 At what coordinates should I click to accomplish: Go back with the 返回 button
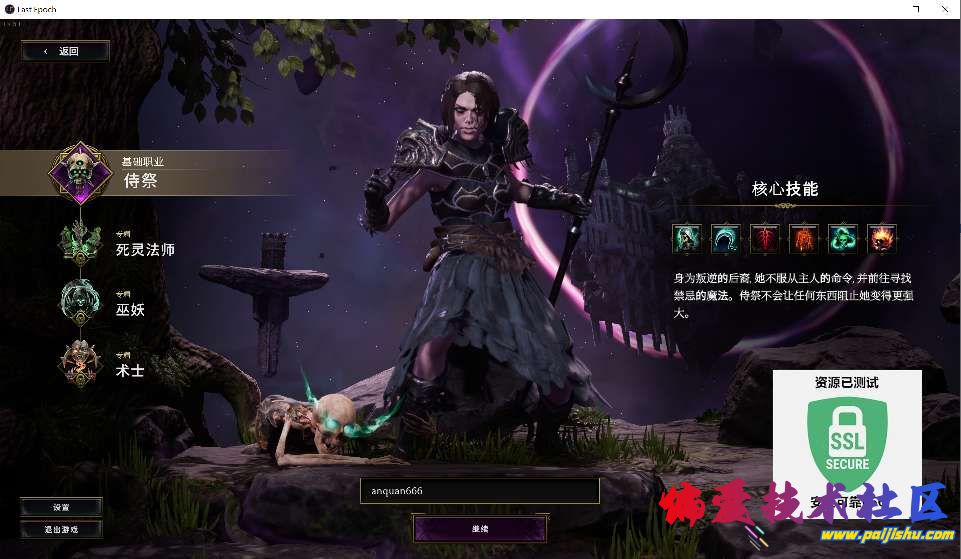pos(65,51)
